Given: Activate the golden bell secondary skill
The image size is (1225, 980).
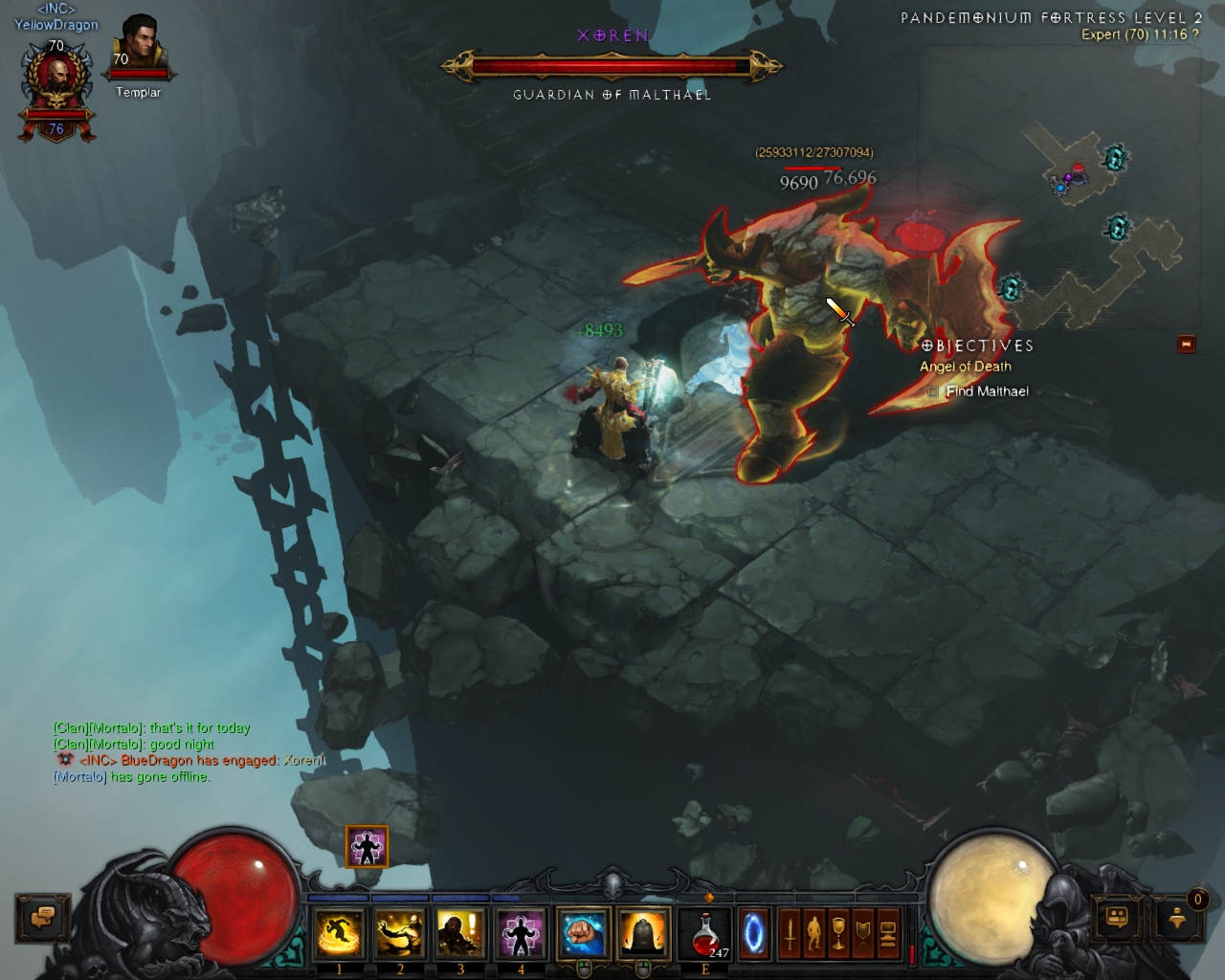Looking at the screenshot, I should point(643,933).
